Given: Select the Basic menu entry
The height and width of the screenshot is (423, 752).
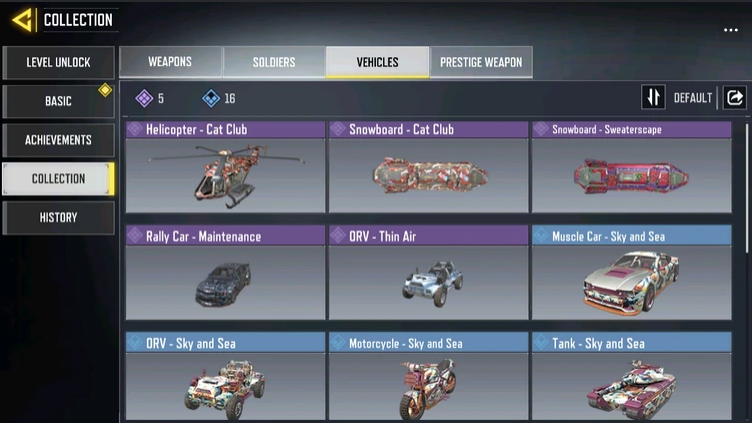Looking at the screenshot, I should click(58, 101).
